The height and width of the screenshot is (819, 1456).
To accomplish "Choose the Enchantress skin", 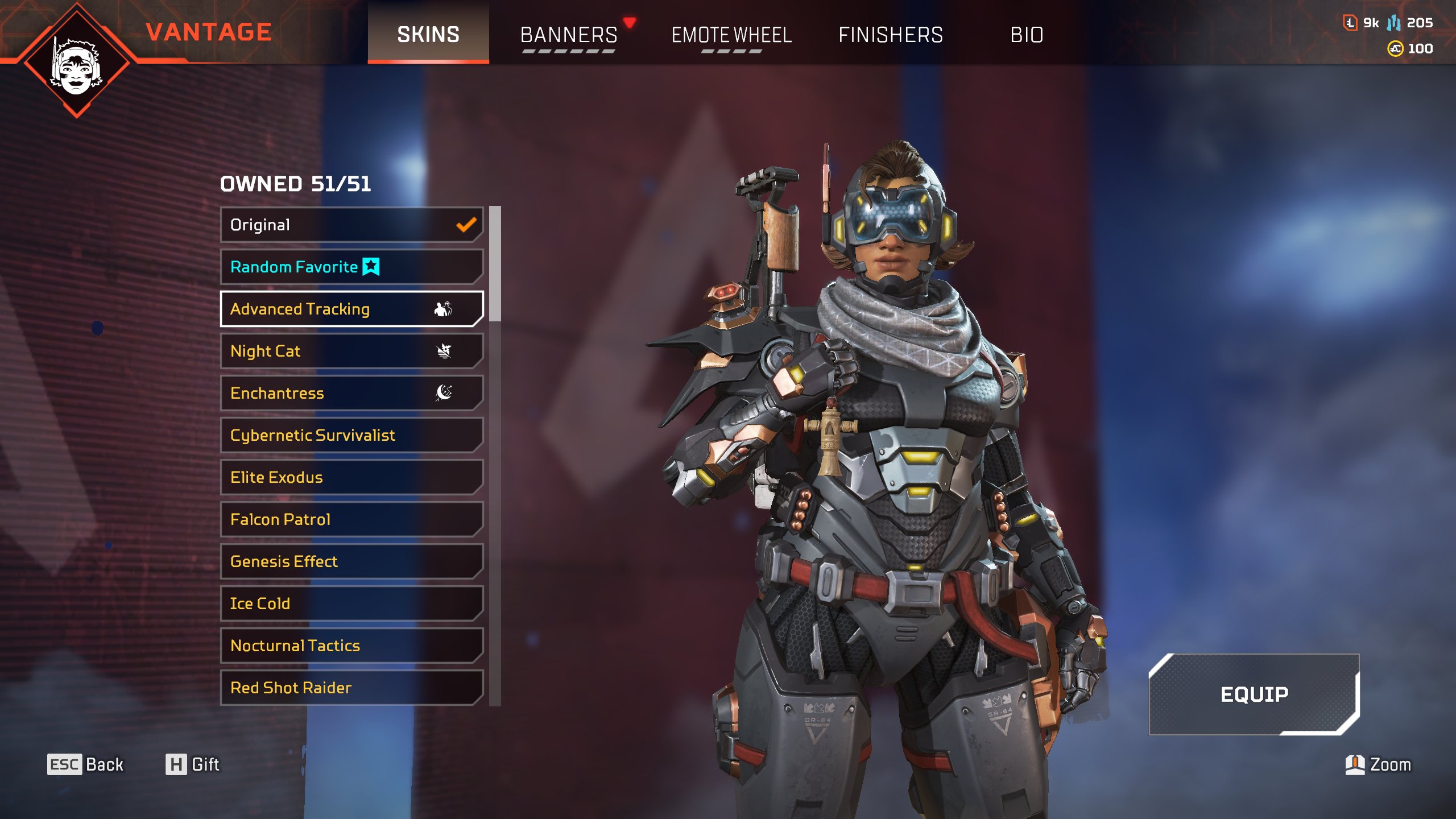I will pyautogui.click(x=351, y=393).
